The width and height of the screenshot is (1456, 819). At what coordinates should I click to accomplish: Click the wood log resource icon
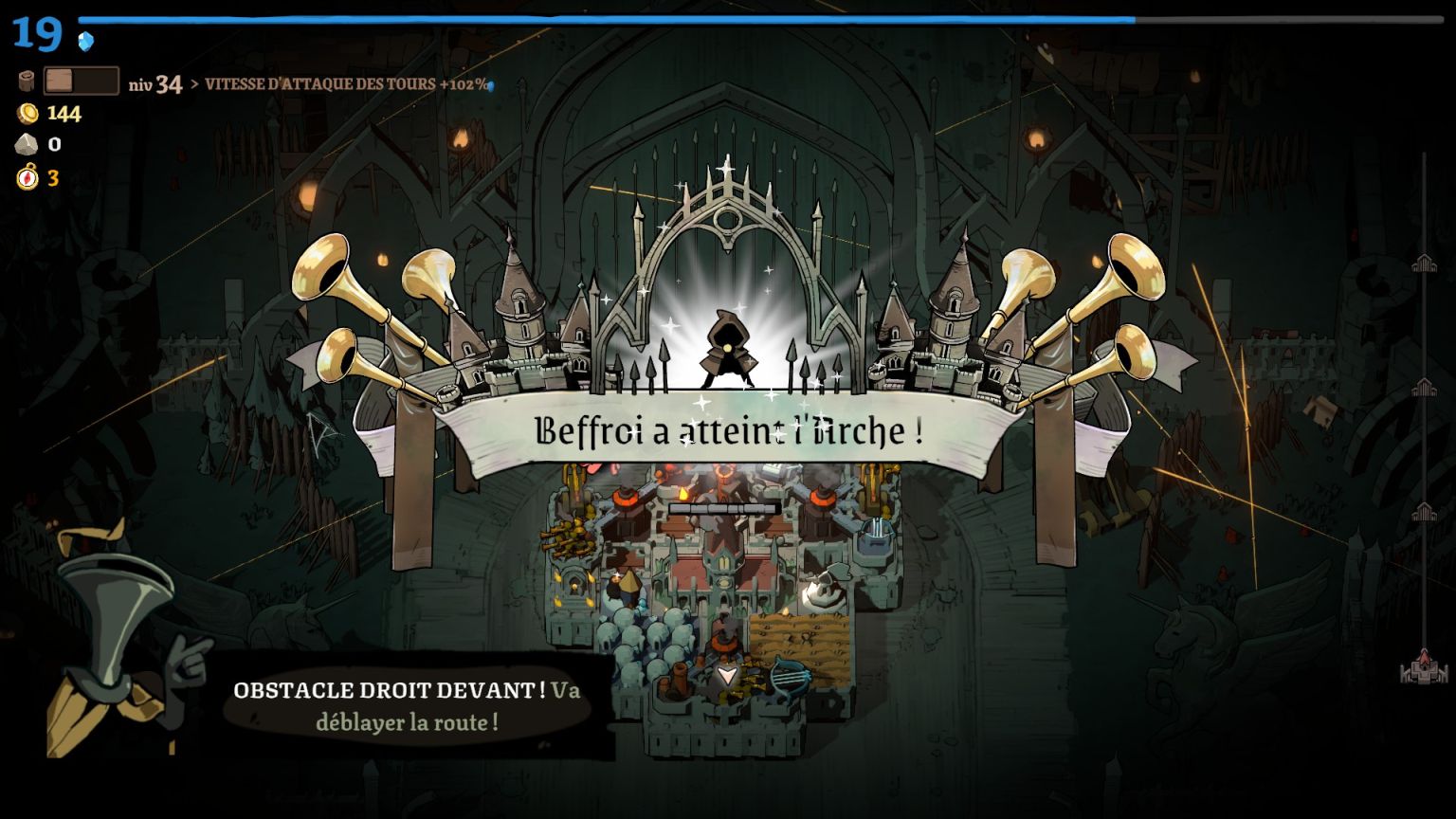[x=27, y=82]
